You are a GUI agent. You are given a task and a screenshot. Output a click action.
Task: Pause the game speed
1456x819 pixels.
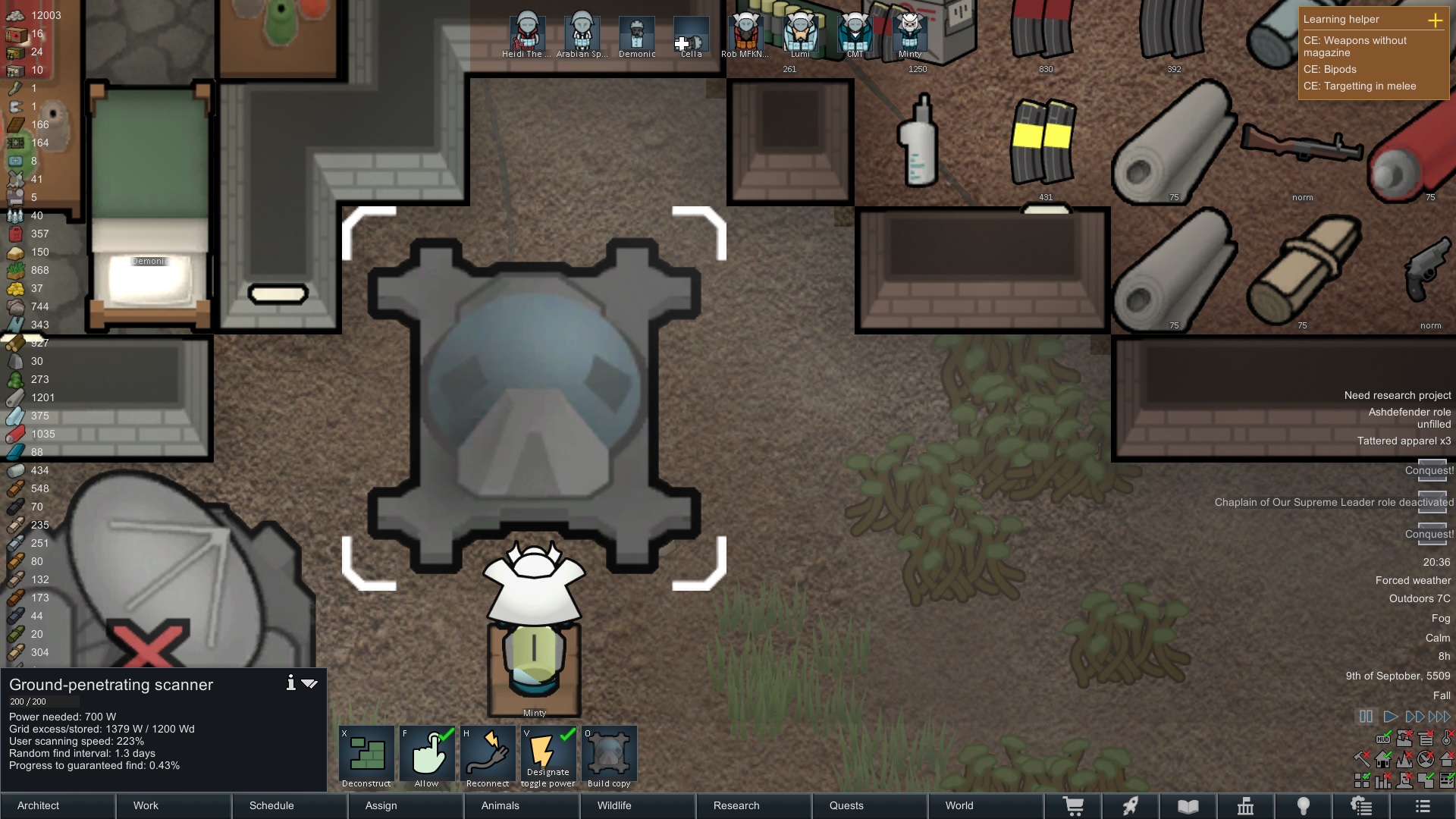[1366, 717]
